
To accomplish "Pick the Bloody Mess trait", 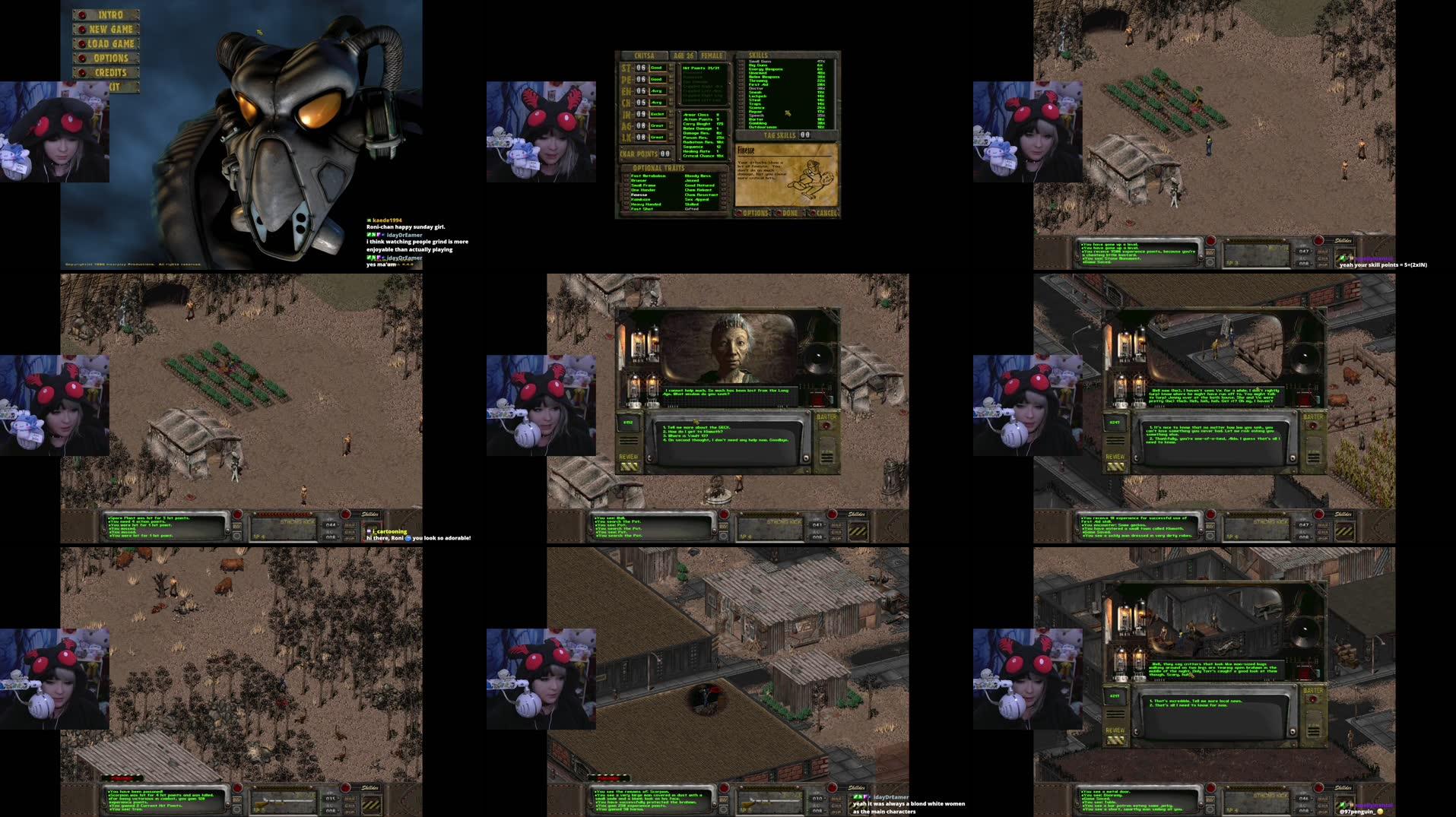I will click(x=697, y=176).
